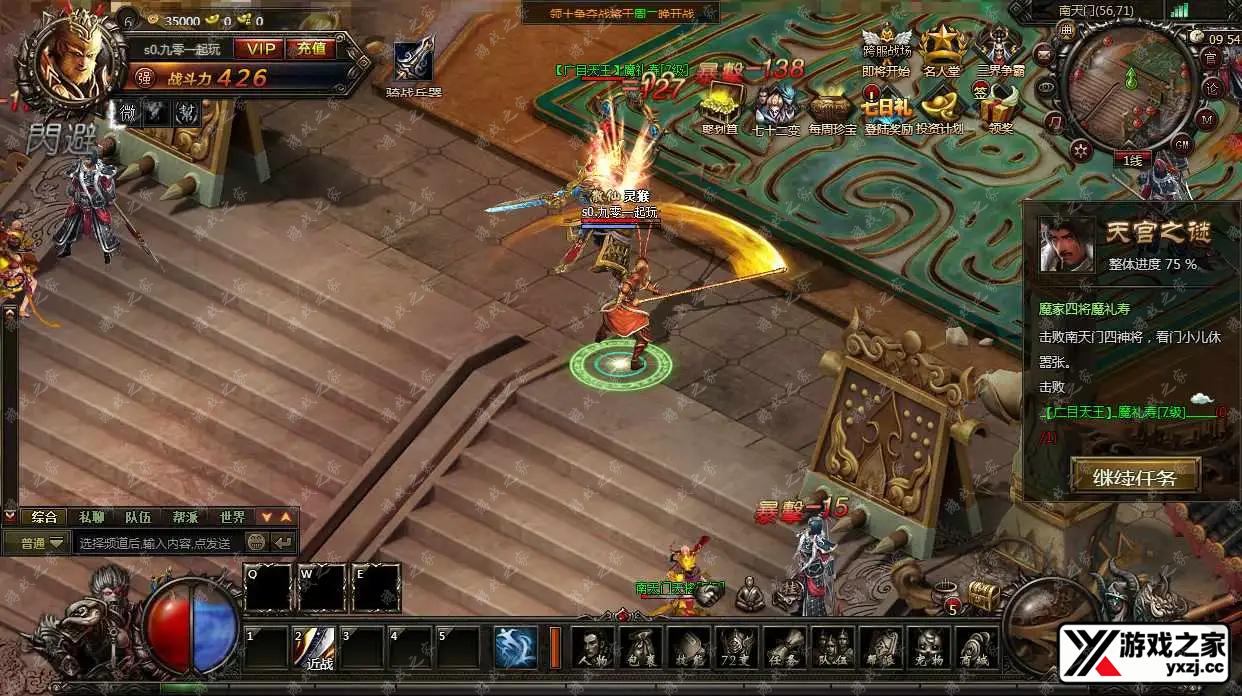
Task: Switch to the 世界 world chat tab
Action: click(x=232, y=517)
